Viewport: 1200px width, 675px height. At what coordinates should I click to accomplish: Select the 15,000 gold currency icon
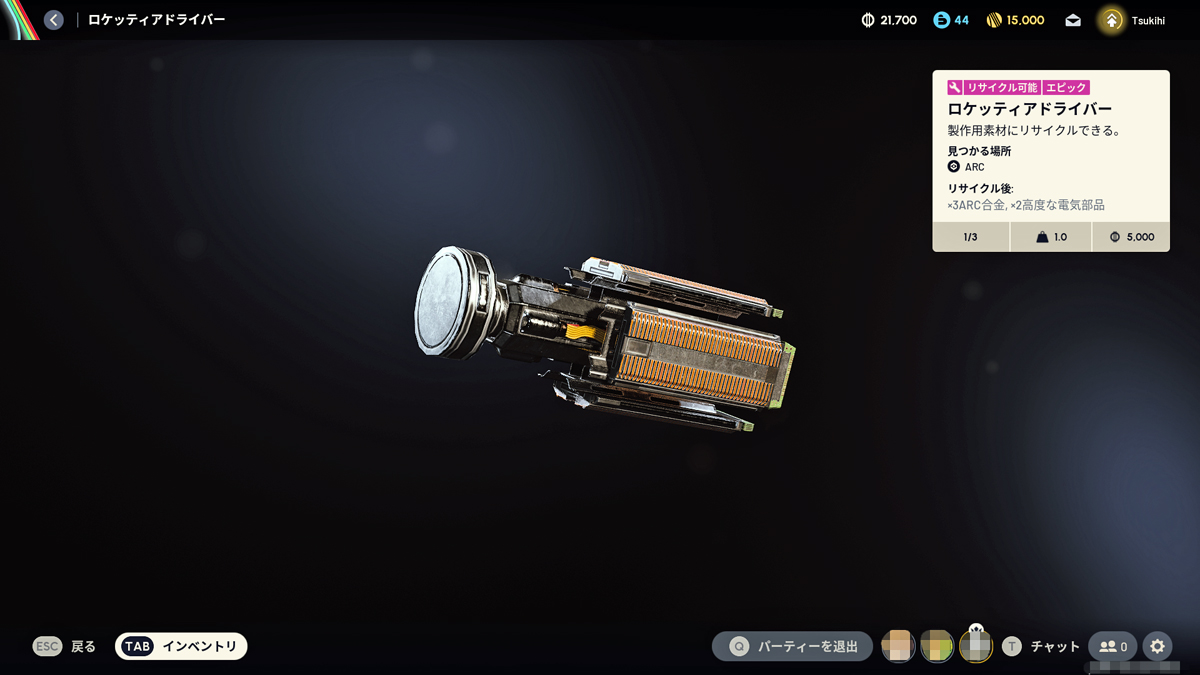(994, 20)
